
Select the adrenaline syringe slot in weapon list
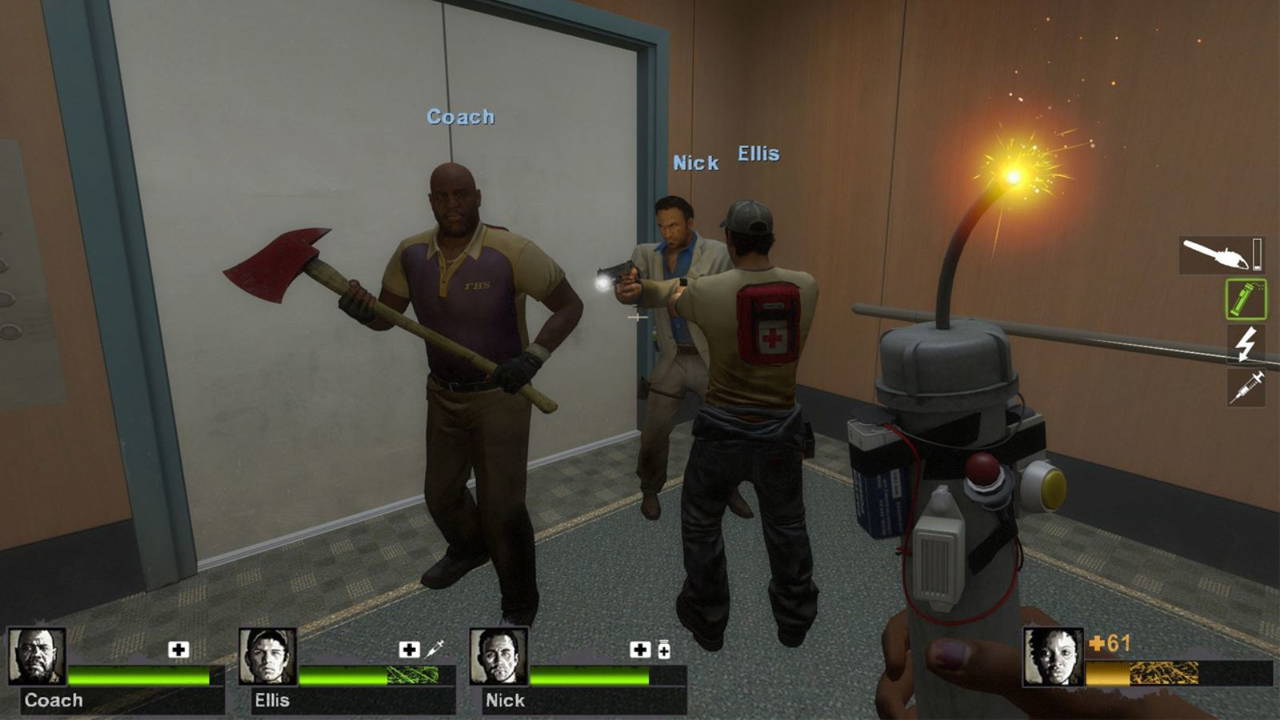click(x=1246, y=387)
